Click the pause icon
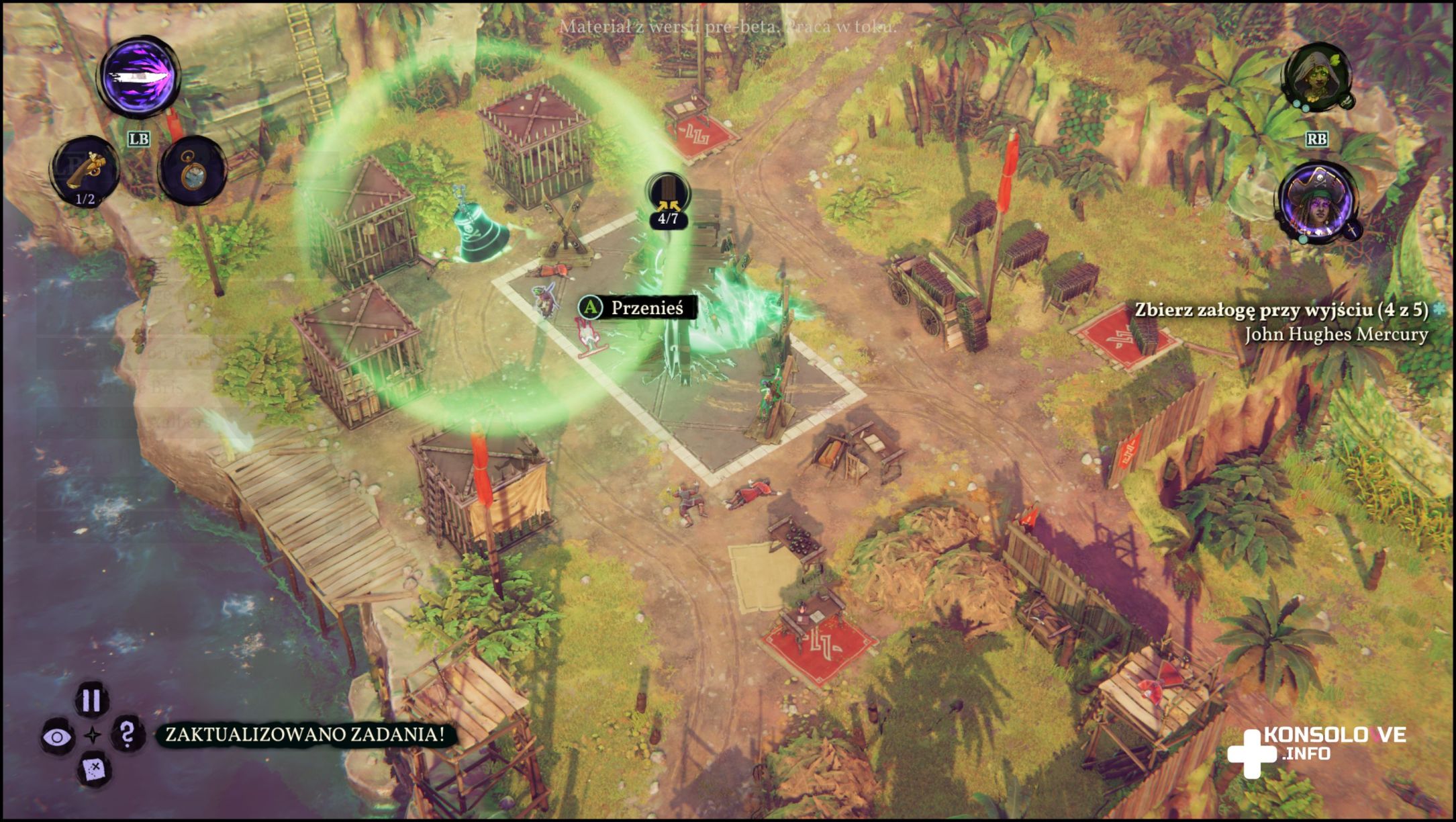This screenshot has width=1456, height=822. pos(91,700)
